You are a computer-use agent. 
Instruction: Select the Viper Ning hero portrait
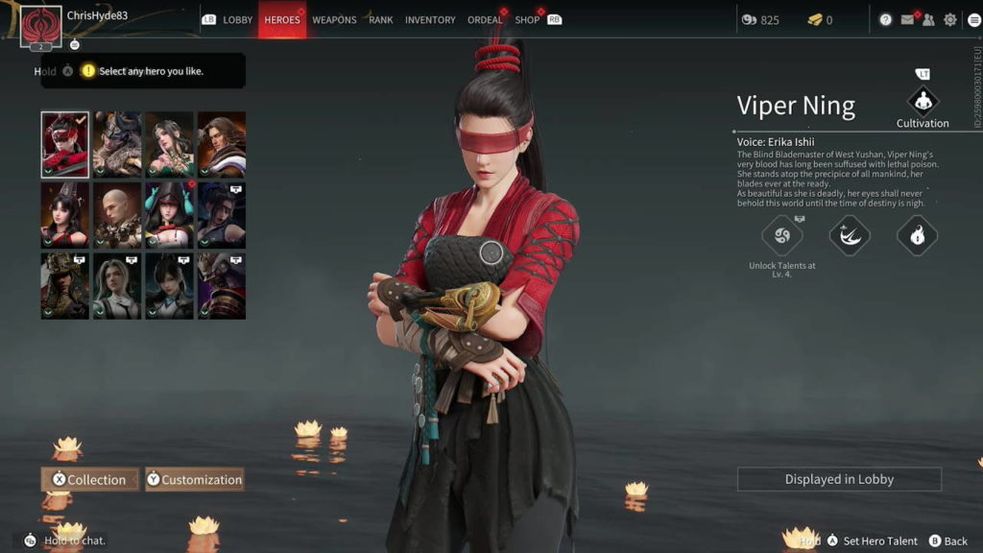tap(65, 144)
